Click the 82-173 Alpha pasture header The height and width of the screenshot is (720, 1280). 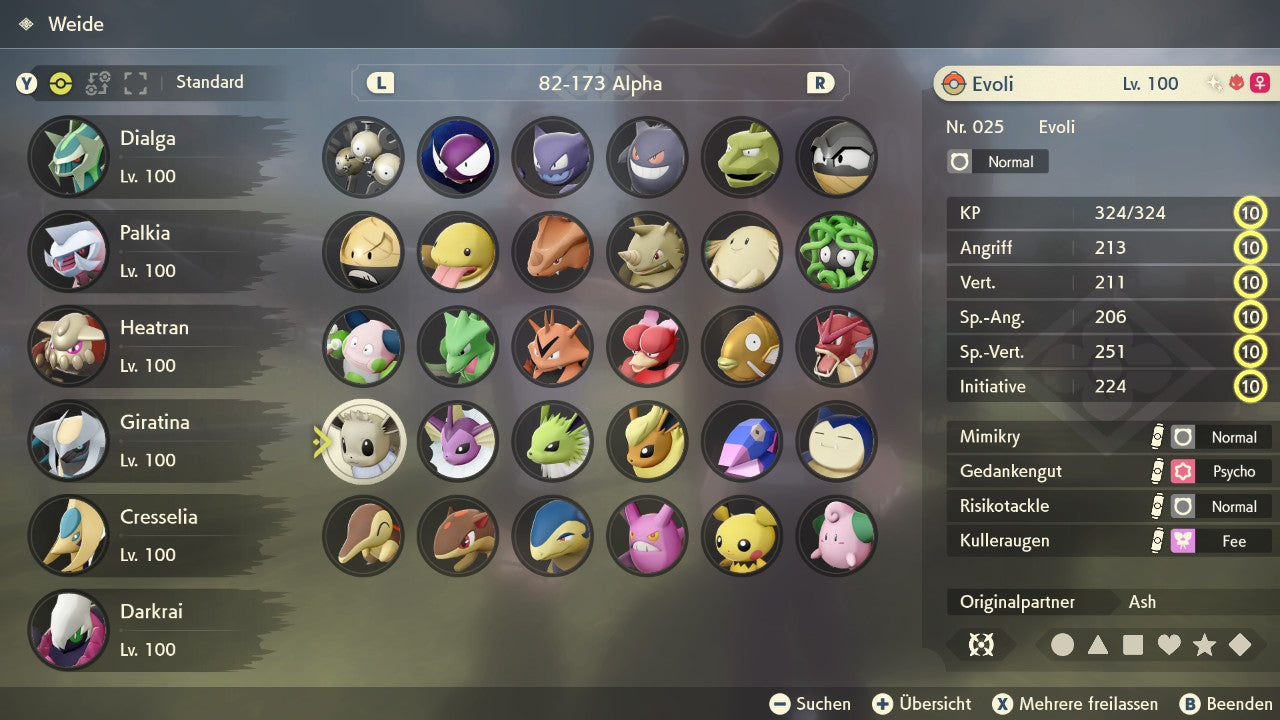[599, 84]
